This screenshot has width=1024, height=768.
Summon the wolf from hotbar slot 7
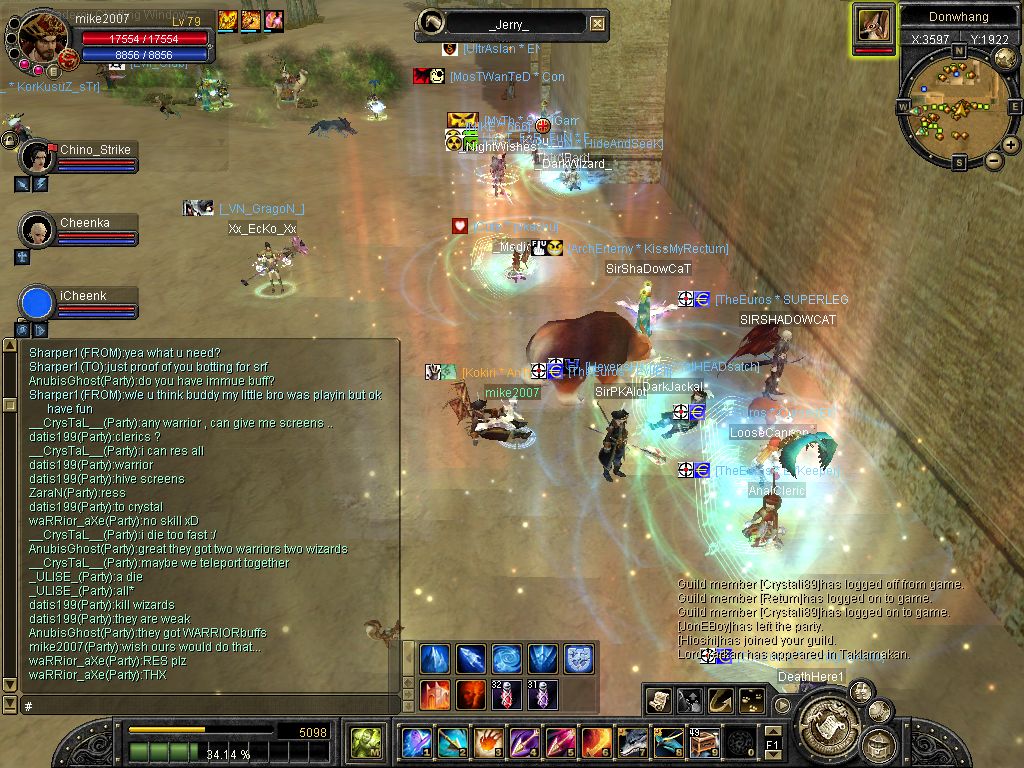click(632, 742)
